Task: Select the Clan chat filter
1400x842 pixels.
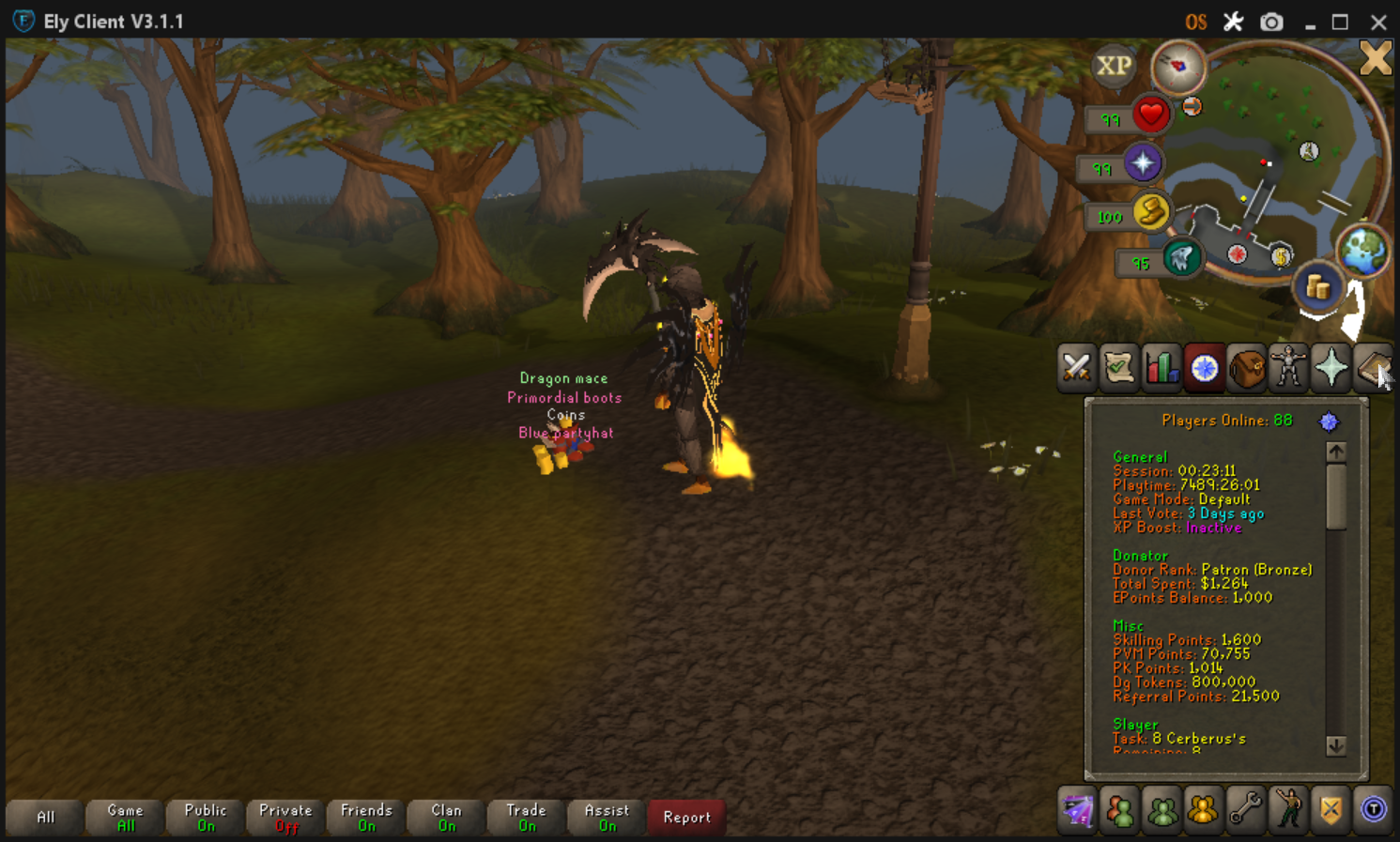Action: pyautogui.click(x=446, y=817)
